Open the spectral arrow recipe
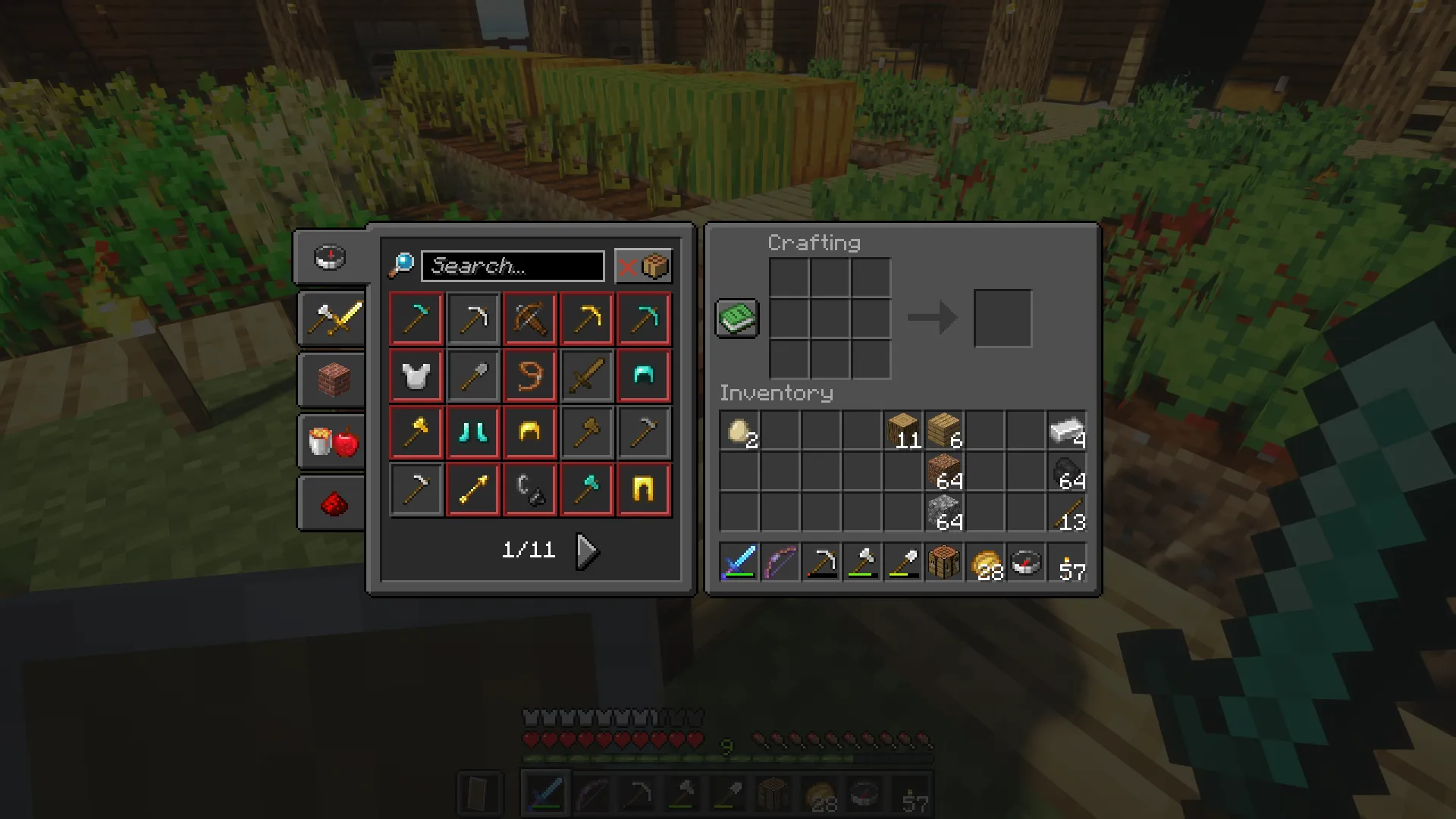The width and height of the screenshot is (1456, 819). tap(472, 488)
